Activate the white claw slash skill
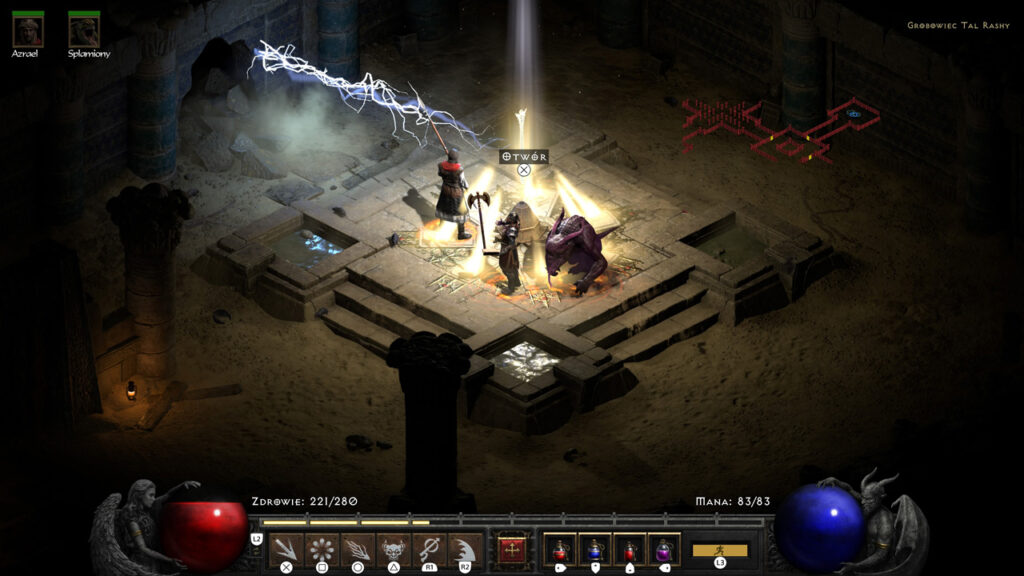 [464, 550]
